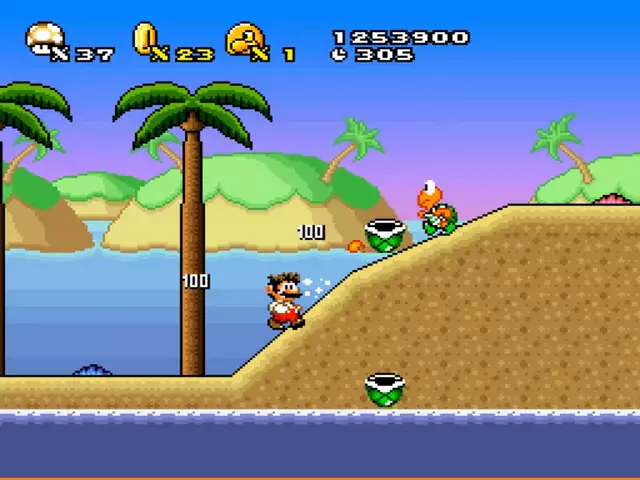
Task: Select the gold coin counter icon
Action: point(145,39)
